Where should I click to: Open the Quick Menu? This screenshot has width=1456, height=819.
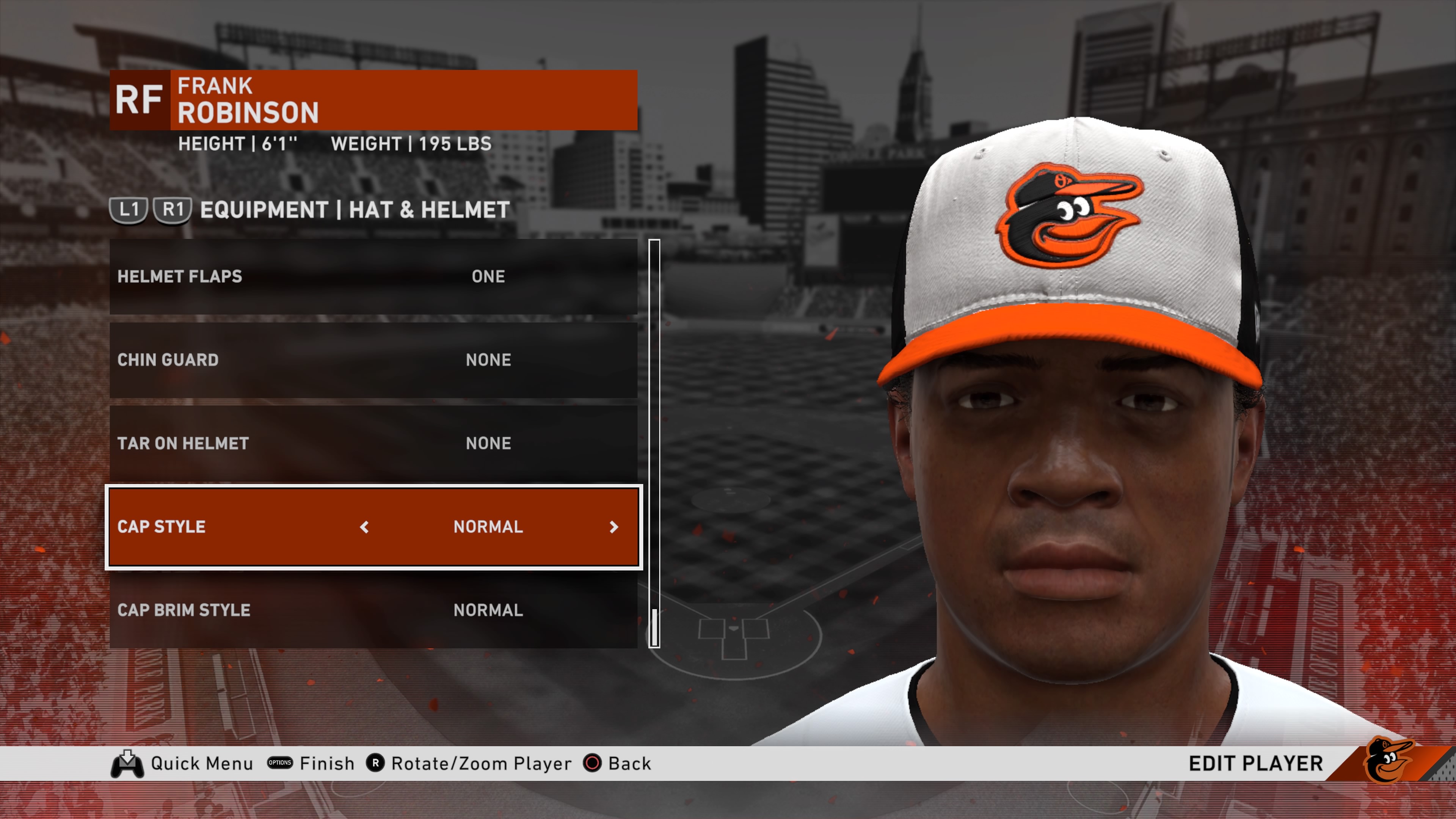(x=201, y=764)
